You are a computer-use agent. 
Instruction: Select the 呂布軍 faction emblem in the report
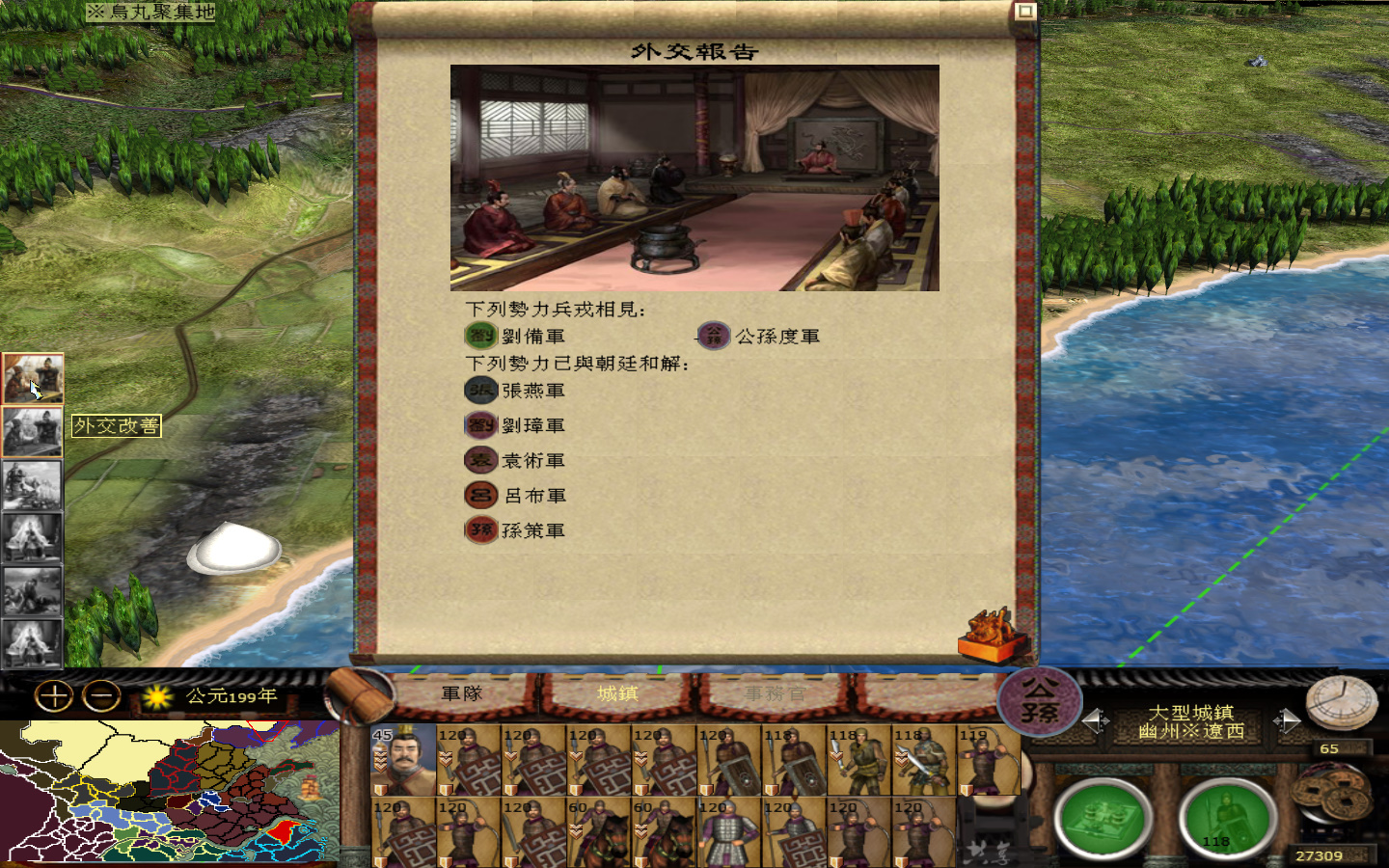[481, 495]
